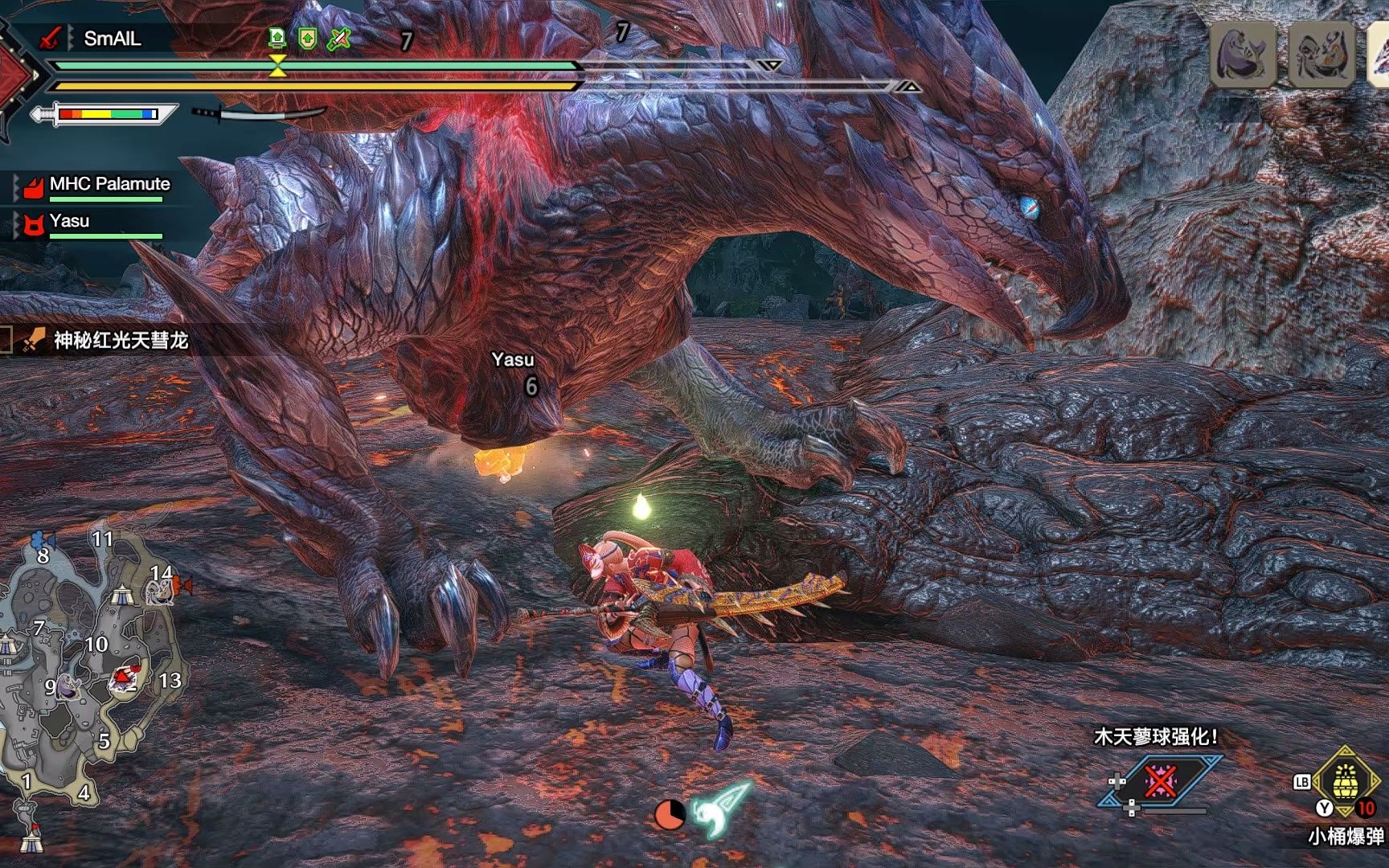Inspect the green sword attack buff icon
1389x868 pixels.
338,38
